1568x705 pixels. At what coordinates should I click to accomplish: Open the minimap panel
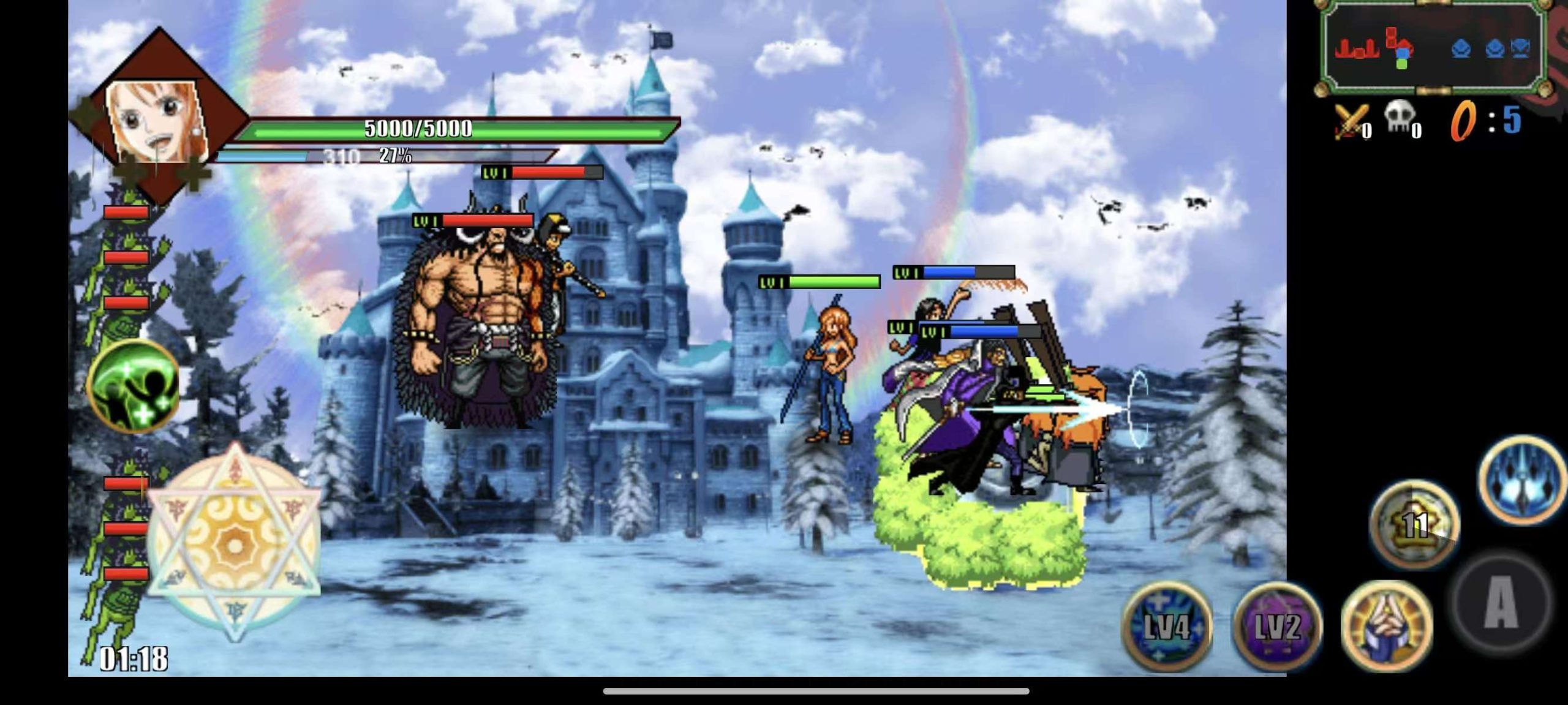tap(1431, 48)
